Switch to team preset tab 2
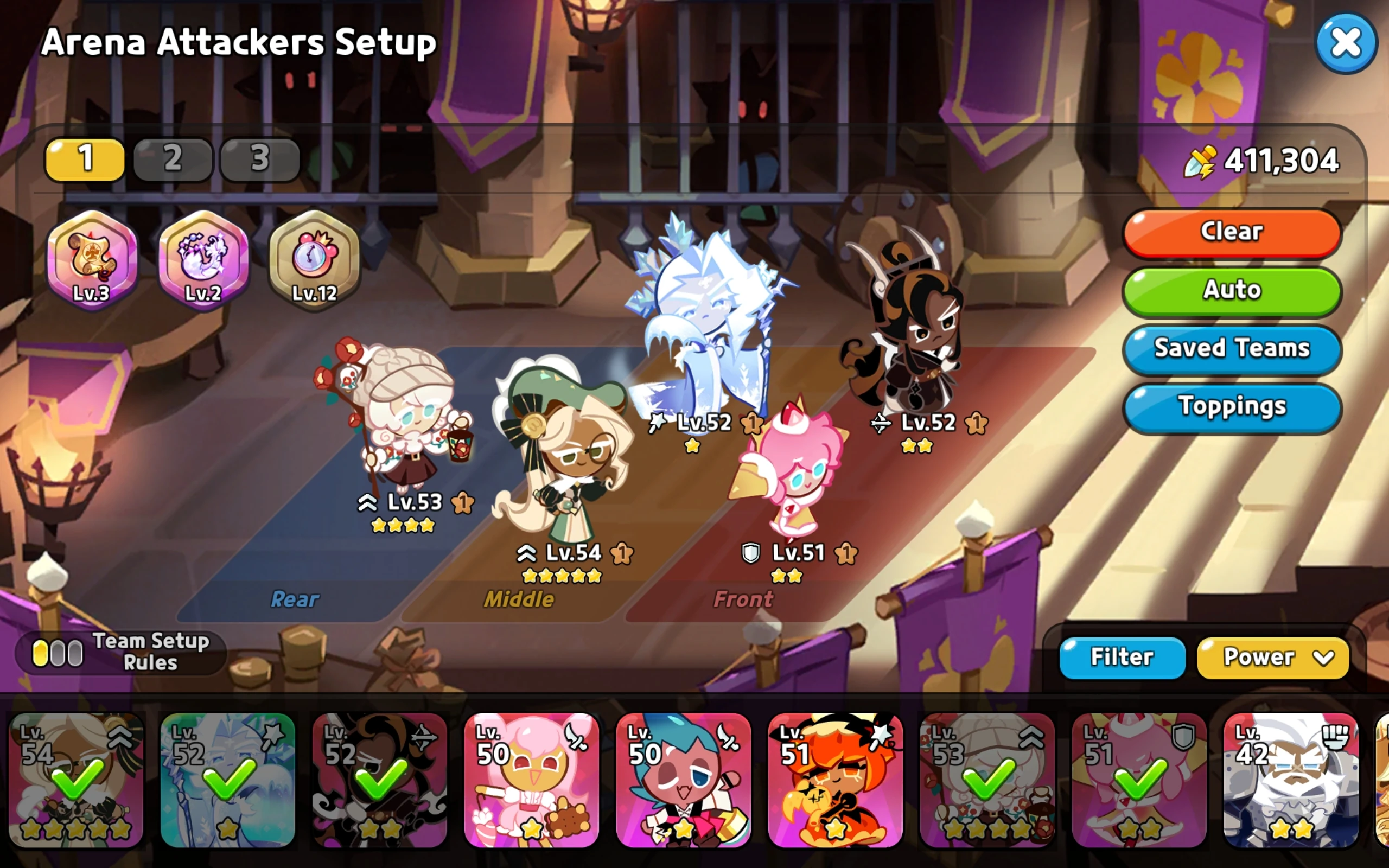1389x868 pixels. (171, 161)
